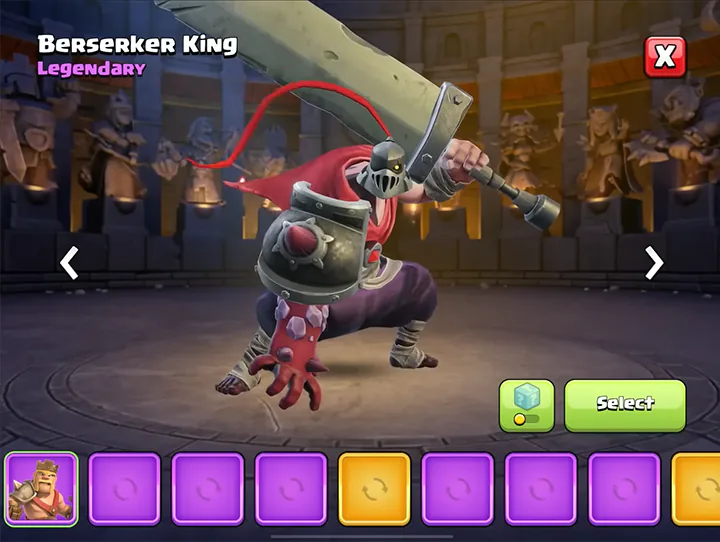
Task: Close the skin preview with the red X
Action: click(x=665, y=57)
